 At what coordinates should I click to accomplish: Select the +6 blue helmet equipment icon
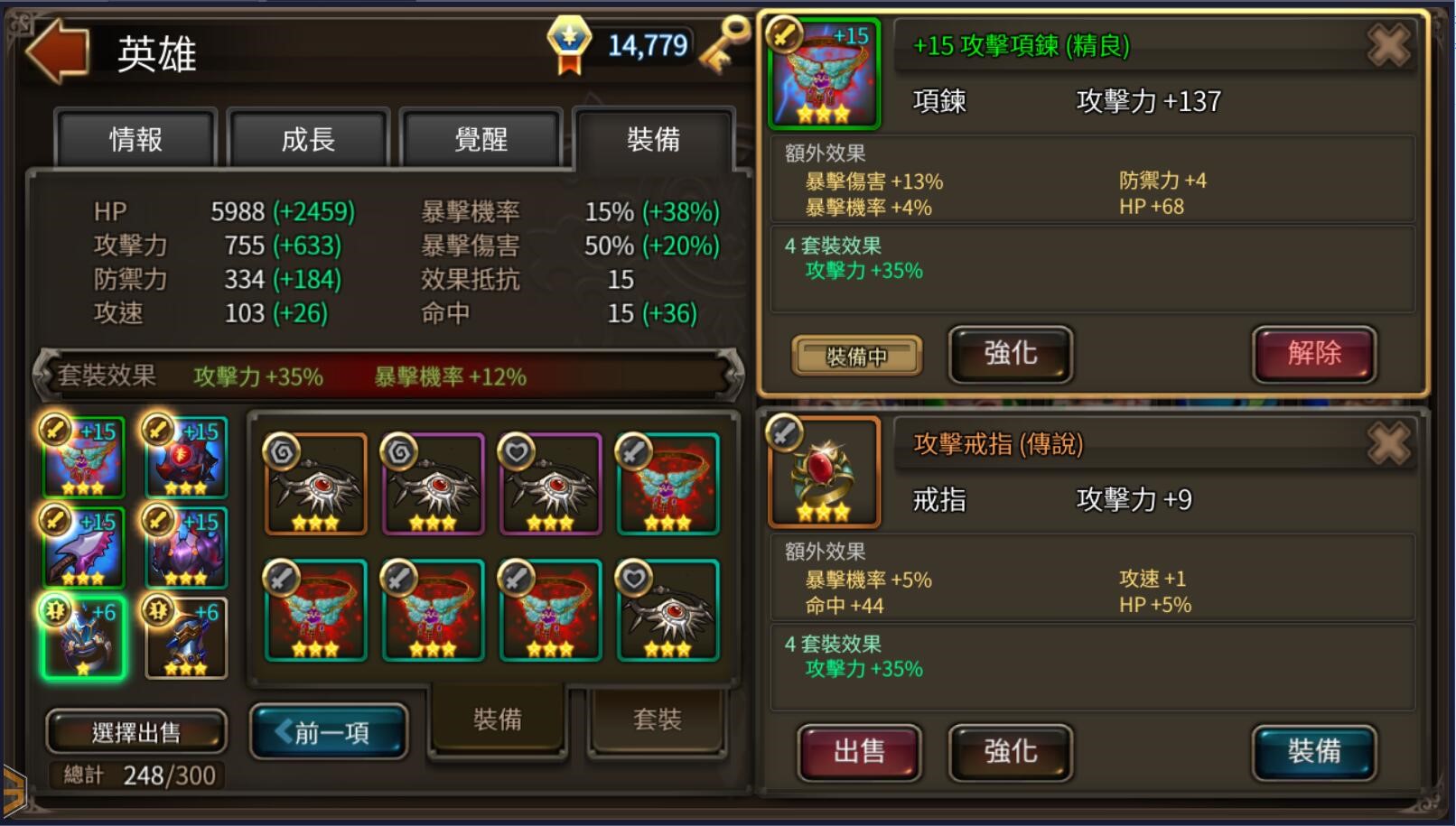click(81, 641)
